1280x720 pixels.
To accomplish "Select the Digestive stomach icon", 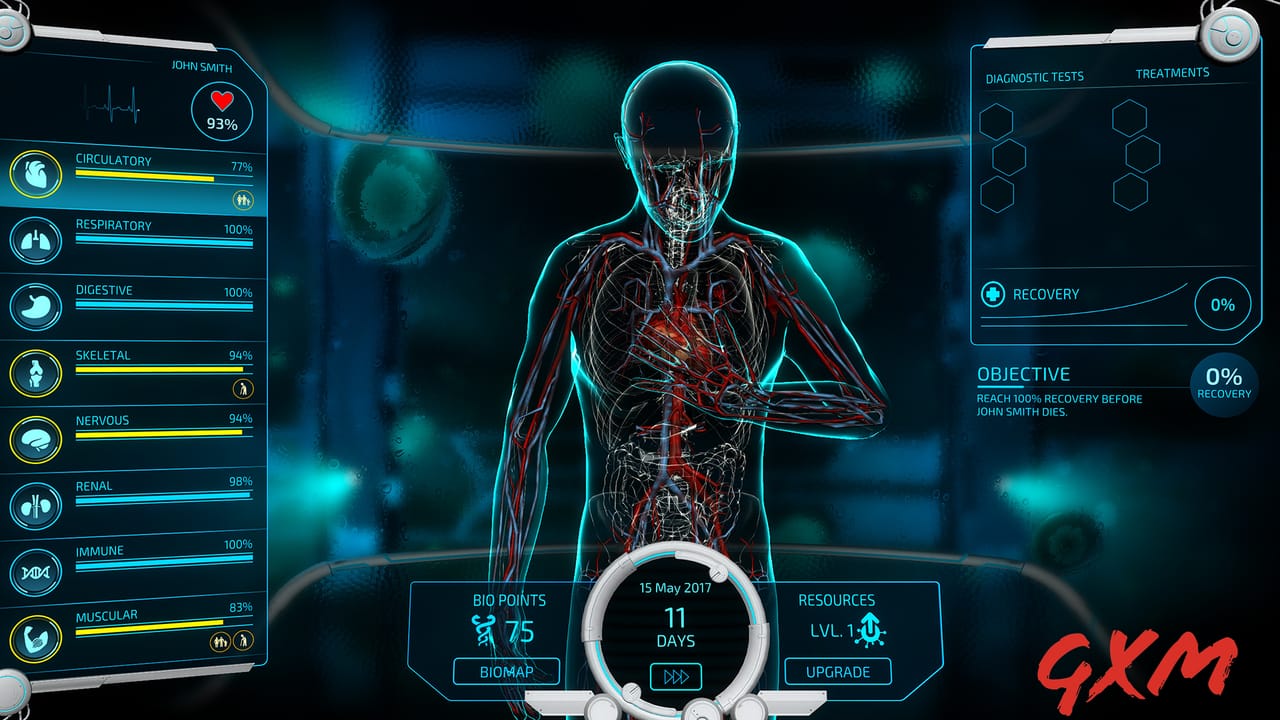I will click(34, 302).
